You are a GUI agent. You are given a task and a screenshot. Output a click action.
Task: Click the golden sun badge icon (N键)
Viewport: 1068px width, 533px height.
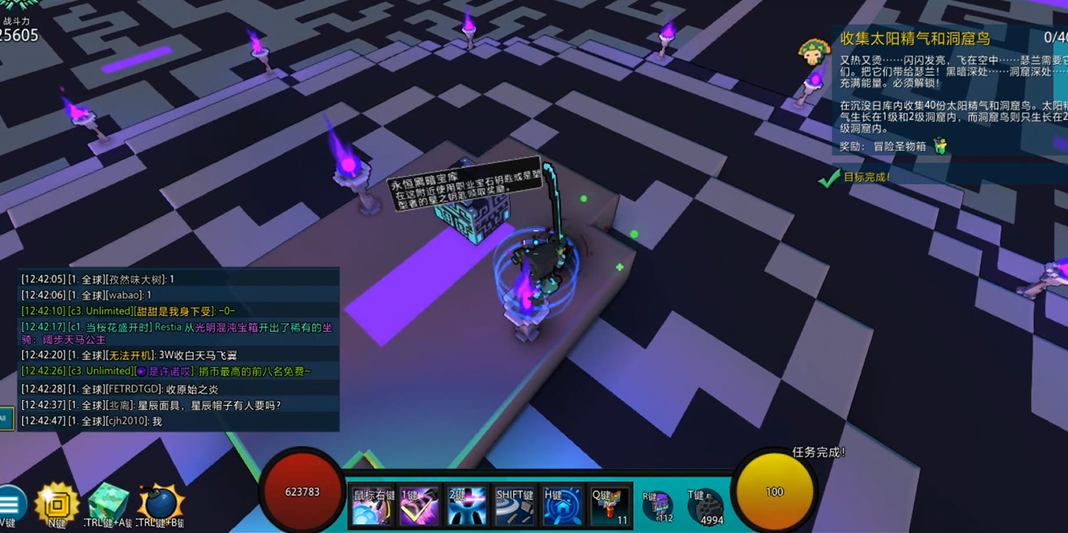click(x=56, y=505)
